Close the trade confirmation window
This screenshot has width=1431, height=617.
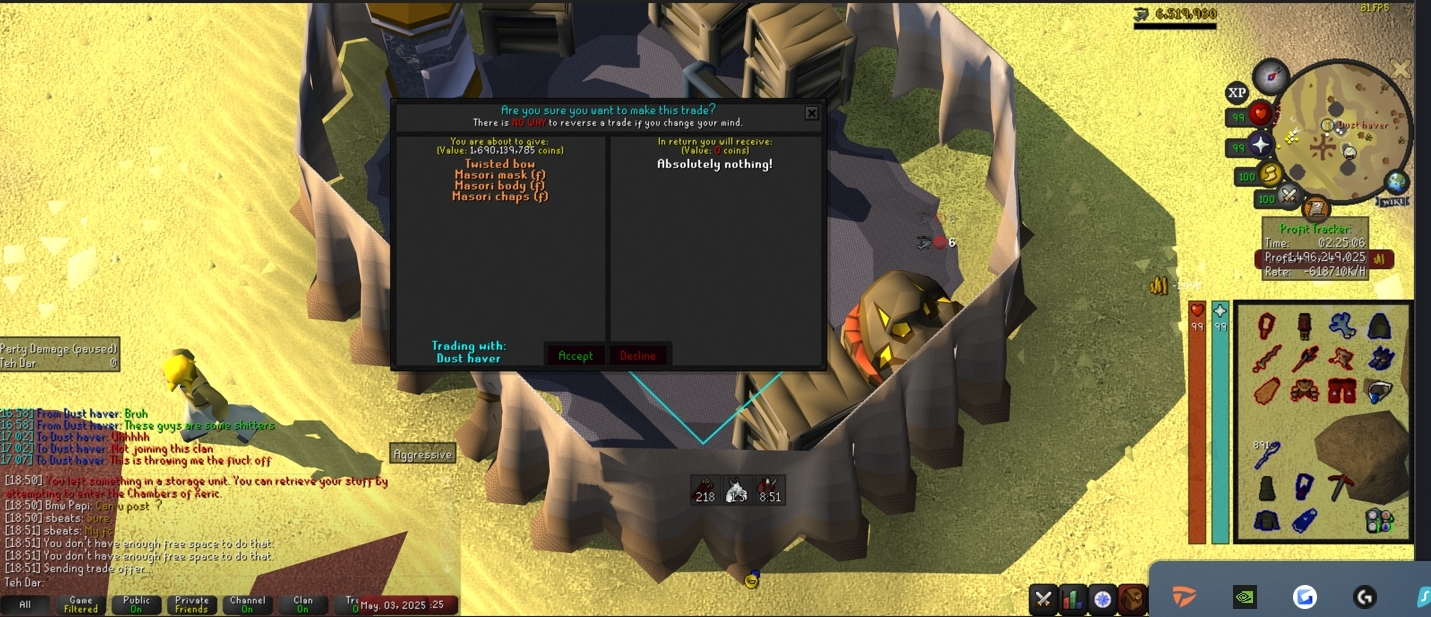pos(812,114)
